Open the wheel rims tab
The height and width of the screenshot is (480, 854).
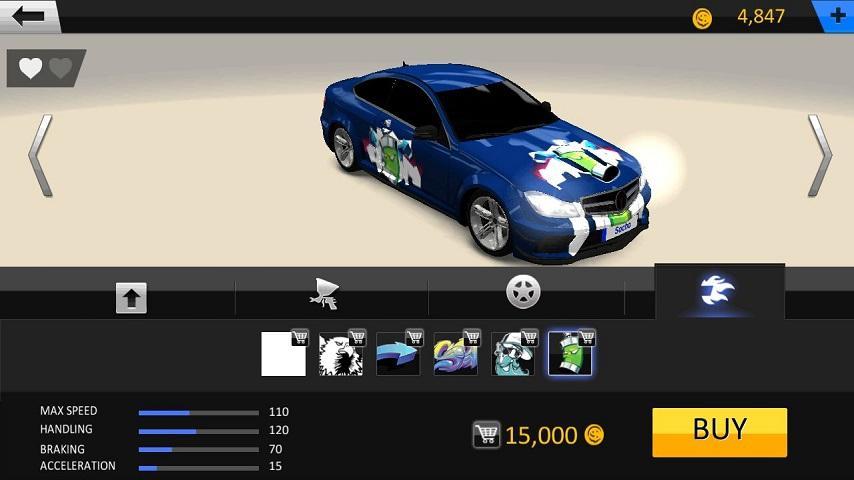click(x=523, y=292)
